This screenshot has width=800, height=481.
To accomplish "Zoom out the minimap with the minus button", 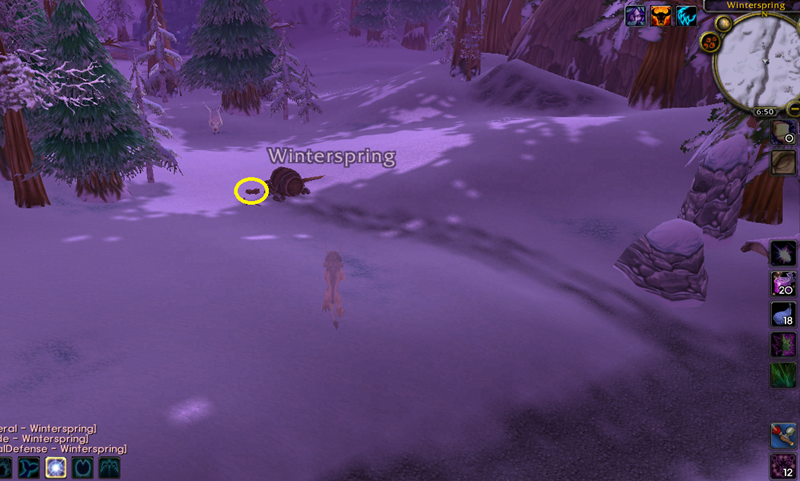I will tap(792, 108).
